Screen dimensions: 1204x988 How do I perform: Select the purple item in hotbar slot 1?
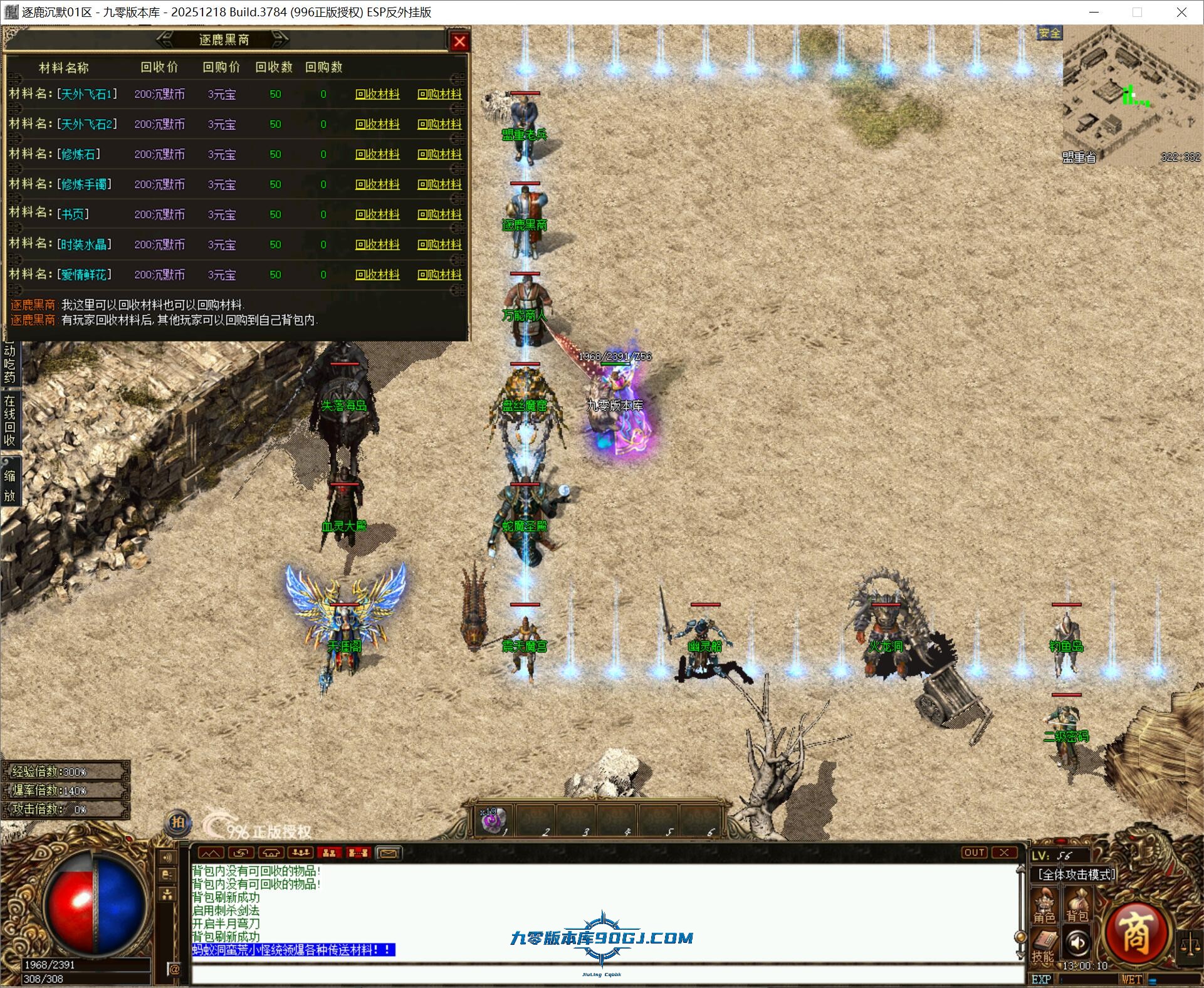pyautogui.click(x=493, y=821)
